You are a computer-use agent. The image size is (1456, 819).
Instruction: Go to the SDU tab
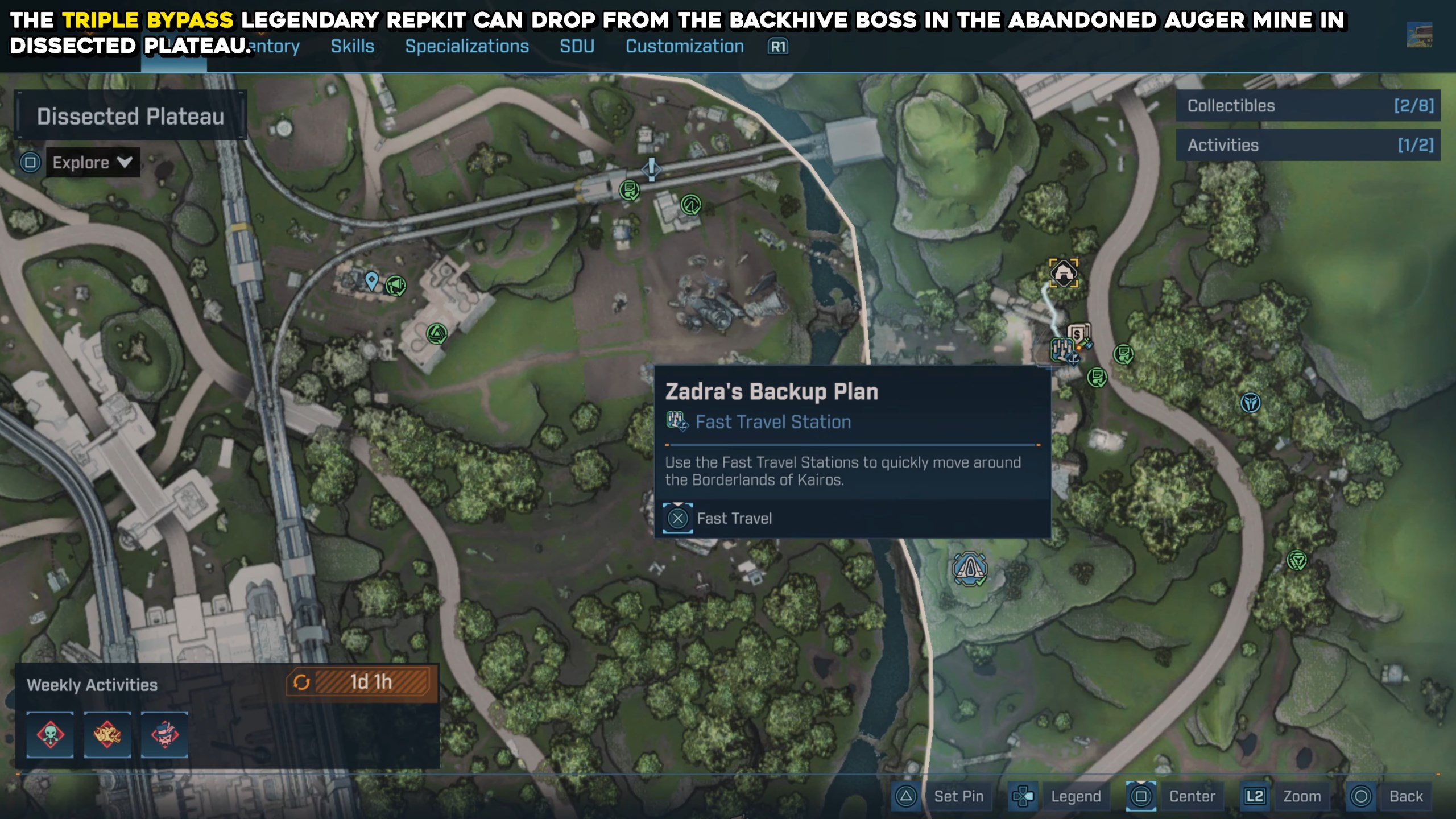coord(577,46)
